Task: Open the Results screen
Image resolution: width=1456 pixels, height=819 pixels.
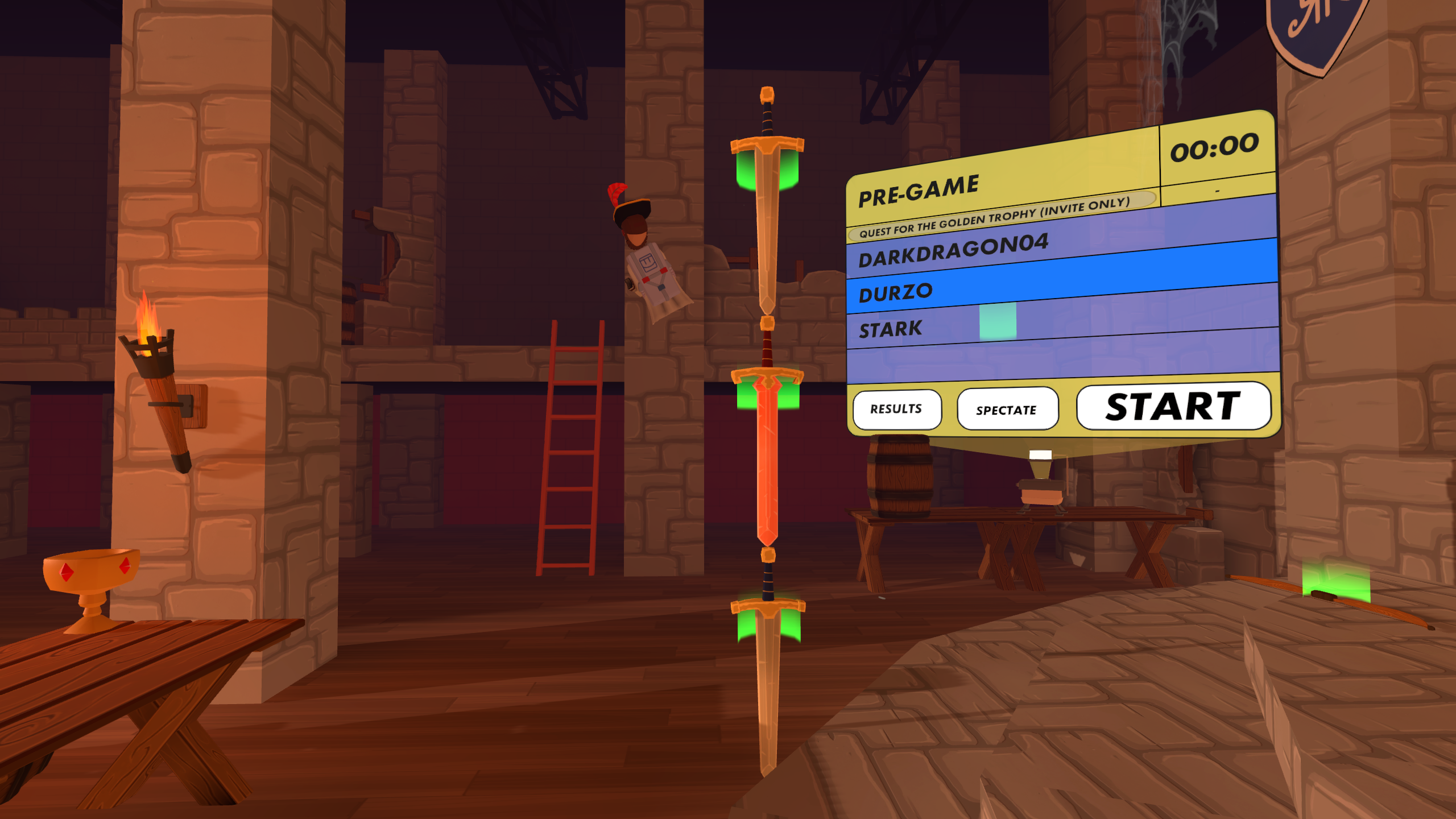Action: coord(896,409)
